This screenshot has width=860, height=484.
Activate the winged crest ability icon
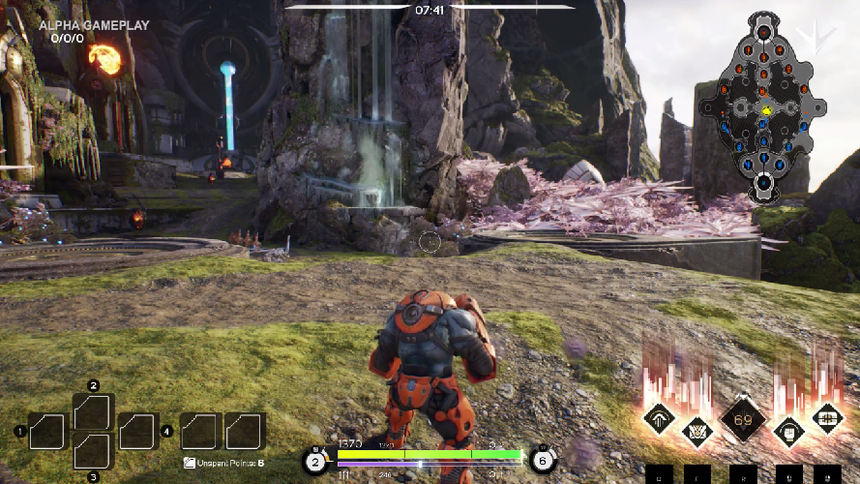coord(697,432)
